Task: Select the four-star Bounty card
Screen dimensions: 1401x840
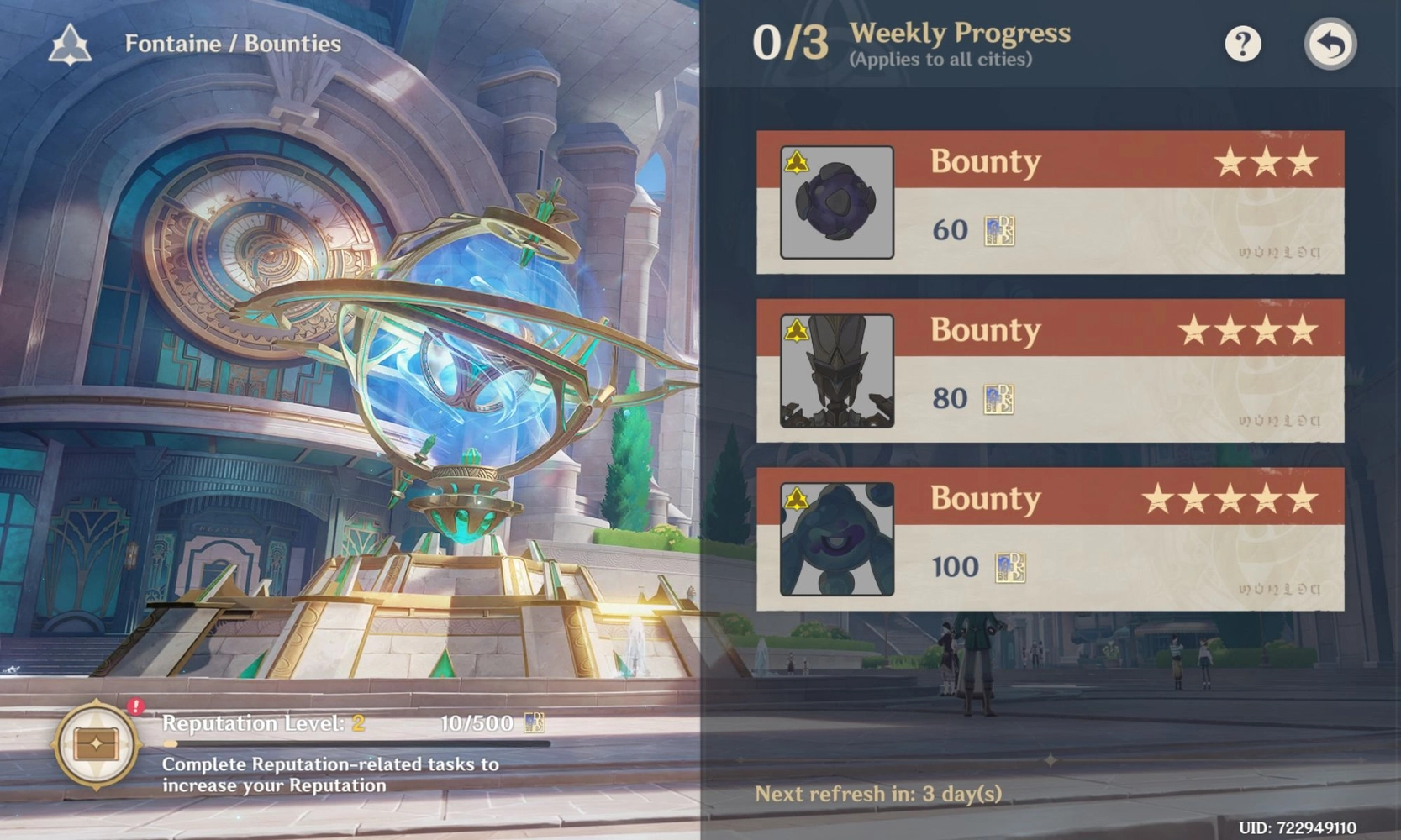Action: (1051, 370)
